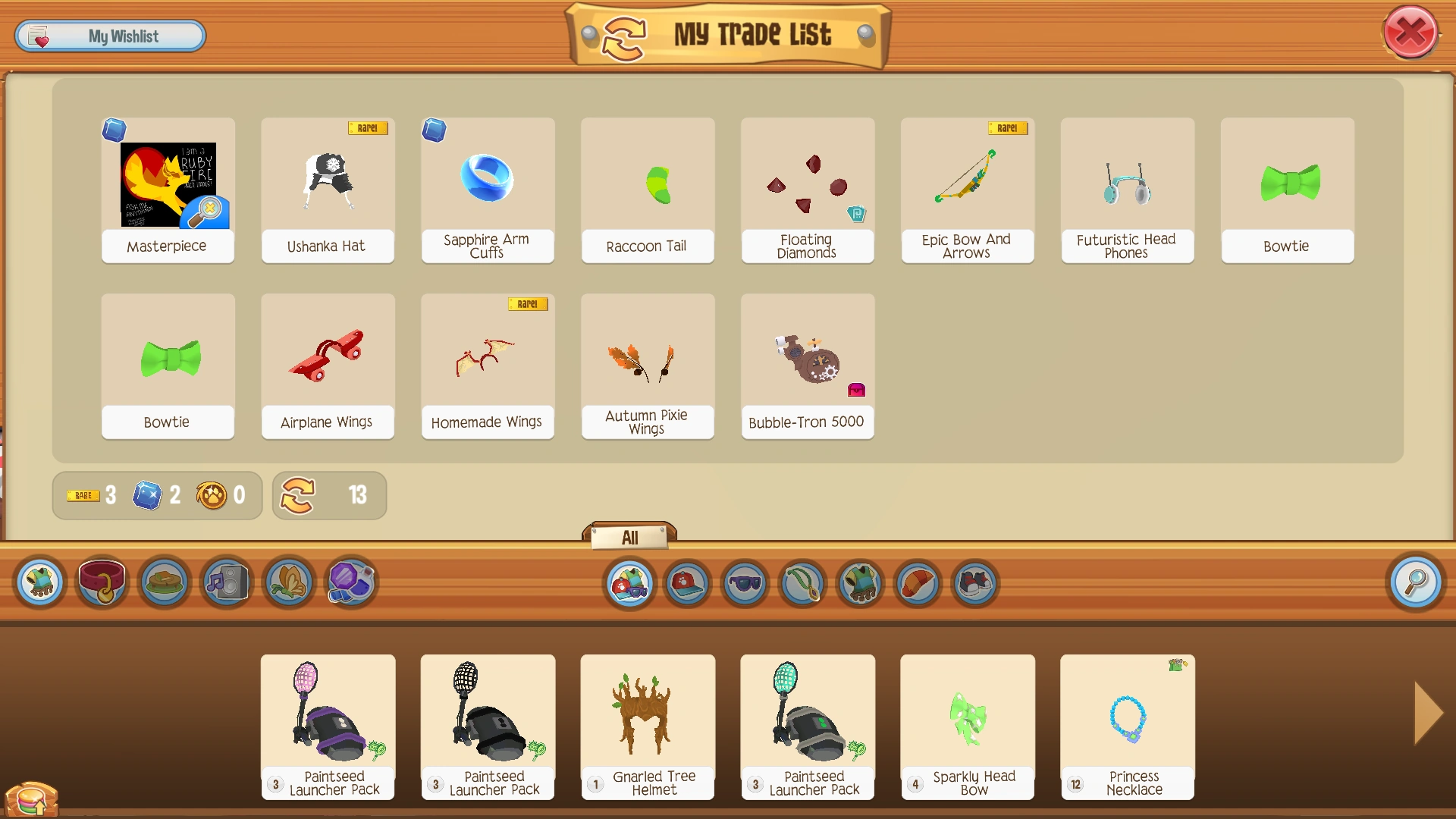
Task: Select the sunglasses category filter
Action: coord(744,584)
